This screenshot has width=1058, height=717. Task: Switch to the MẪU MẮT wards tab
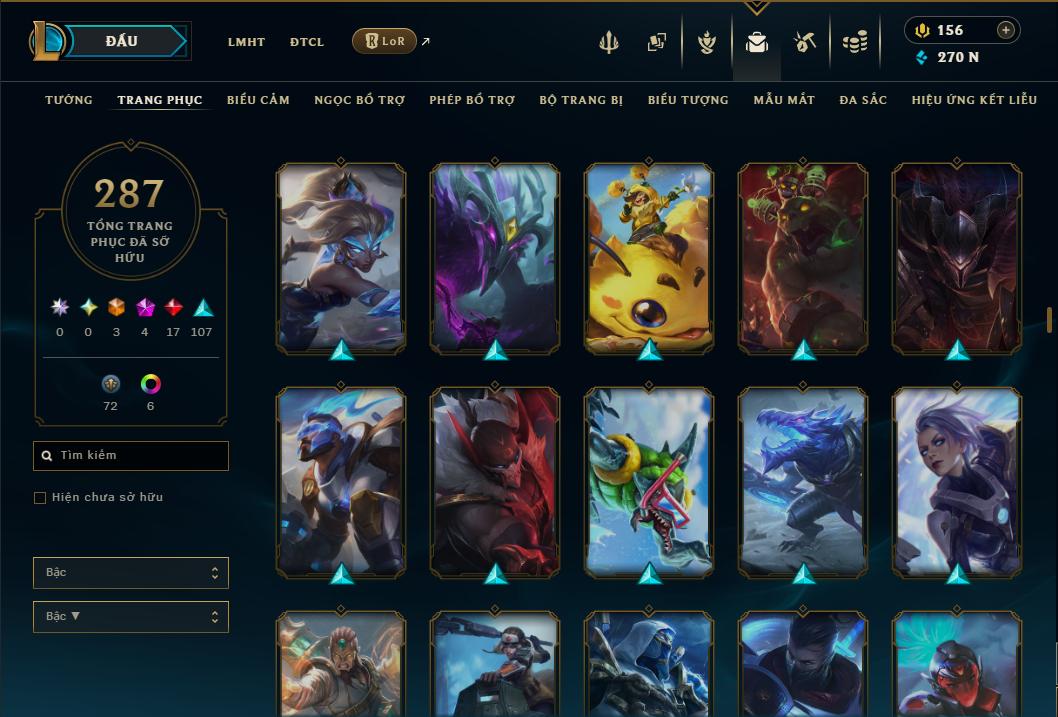point(784,100)
